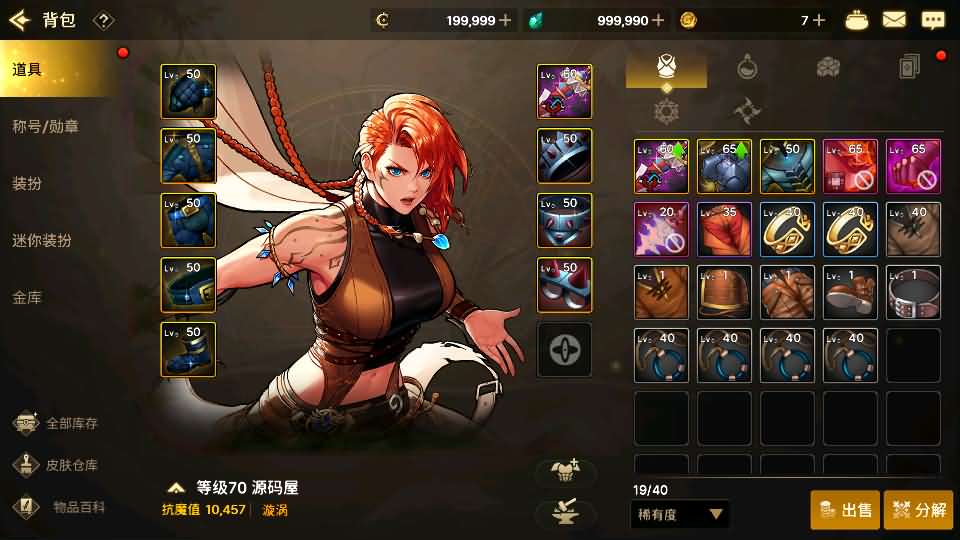Open the mail envelope icon
This screenshot has height=540, width=960.
click(894, 20)
